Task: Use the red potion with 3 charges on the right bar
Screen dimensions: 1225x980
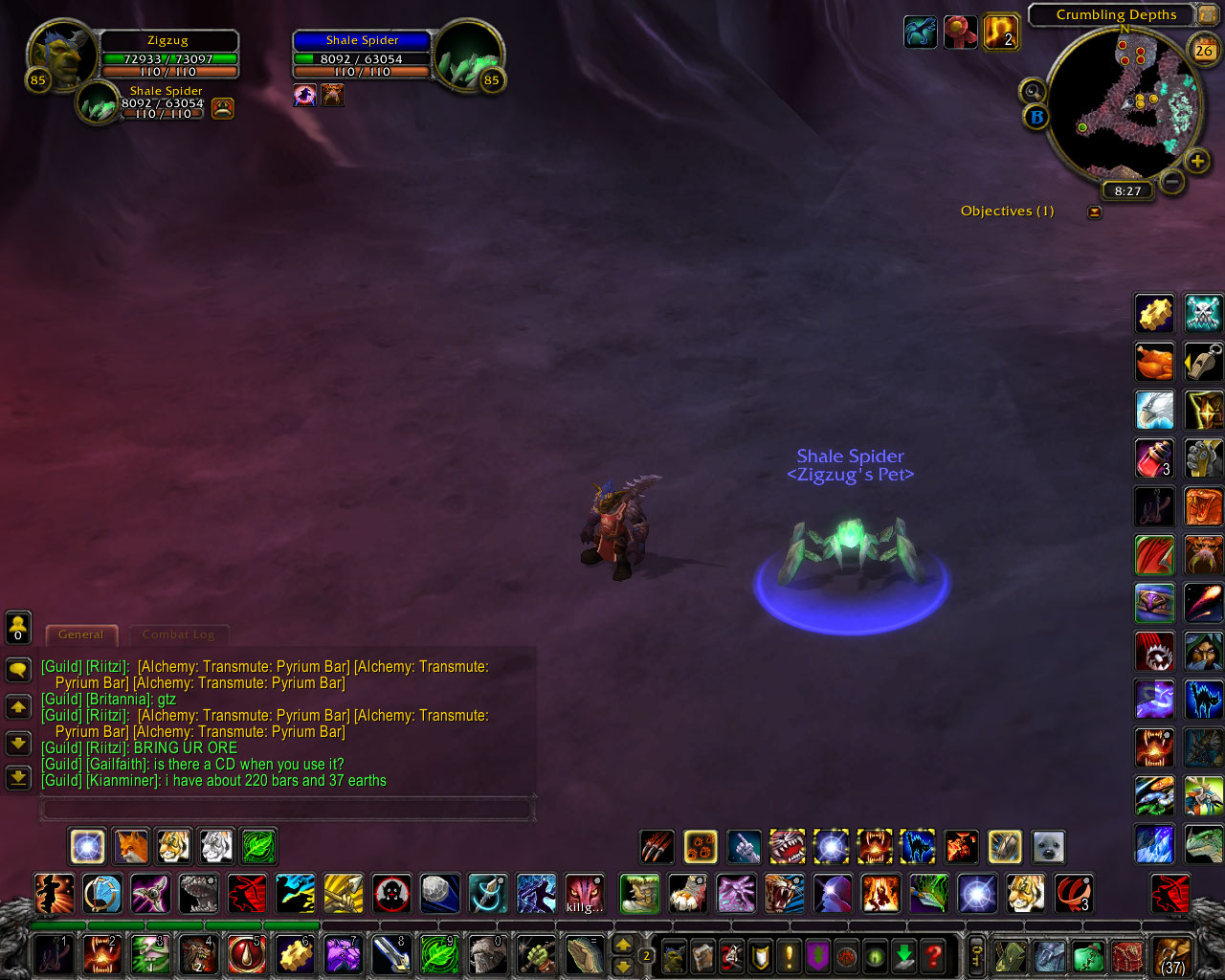Action: [x=1154, y=458]
